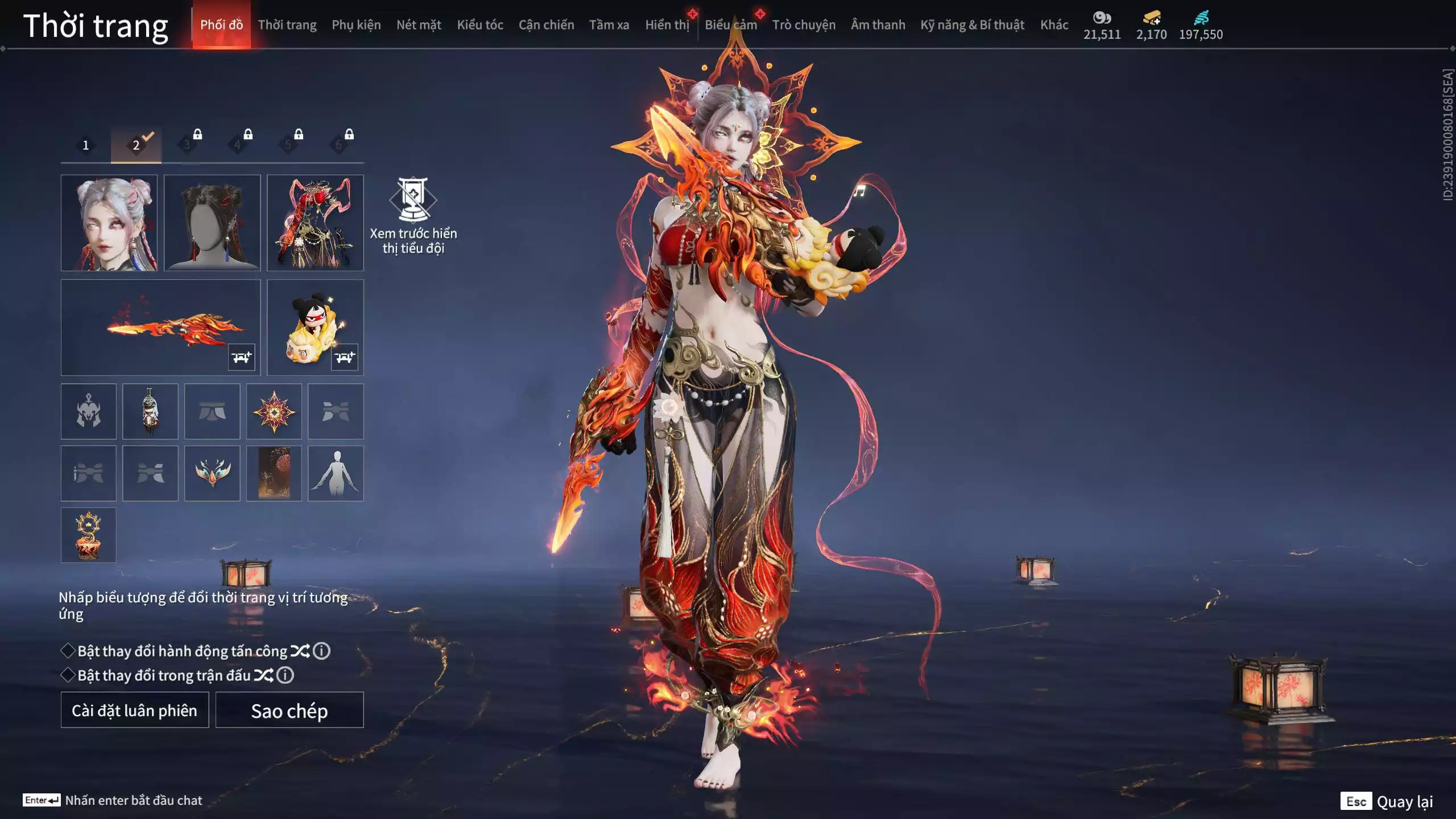Image resolution: width=1456 pixels, height=819 pixels.
Task: Open Cài đặt luân phiên settings
Action: pyautogui.click(x=135, y=710)
